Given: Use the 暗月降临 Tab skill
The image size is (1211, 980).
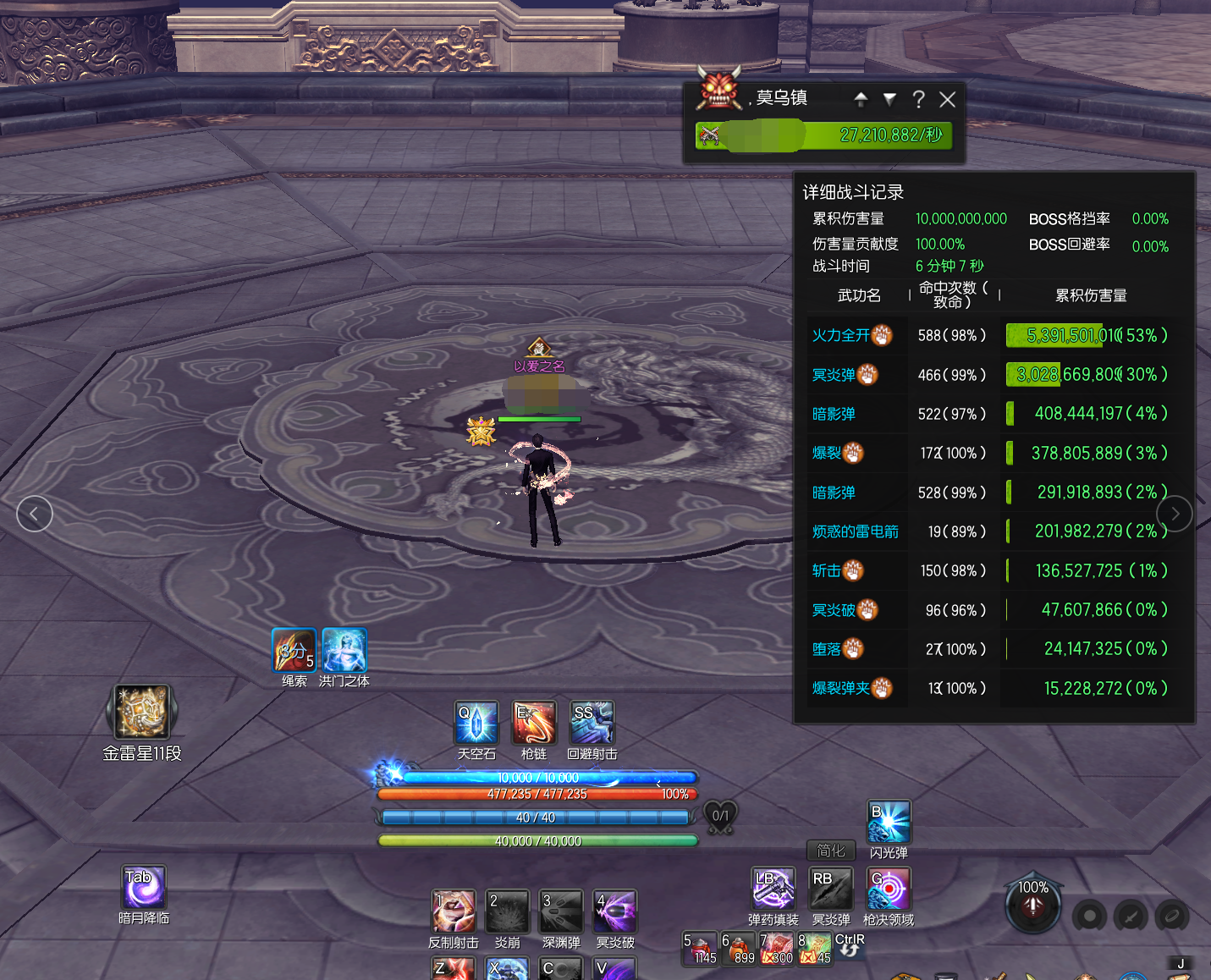Looking at the screenshot, I should click(144, 887).
